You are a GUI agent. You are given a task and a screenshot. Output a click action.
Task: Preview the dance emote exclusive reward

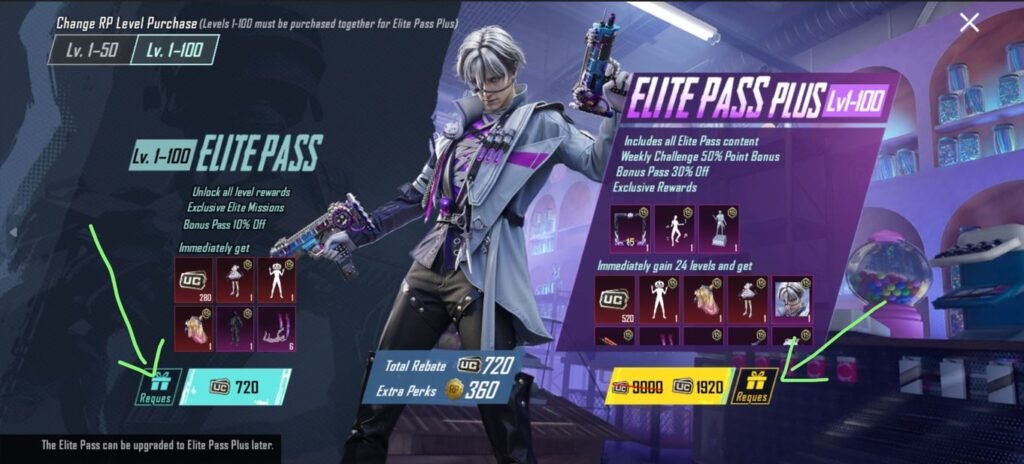pos(674,227)
